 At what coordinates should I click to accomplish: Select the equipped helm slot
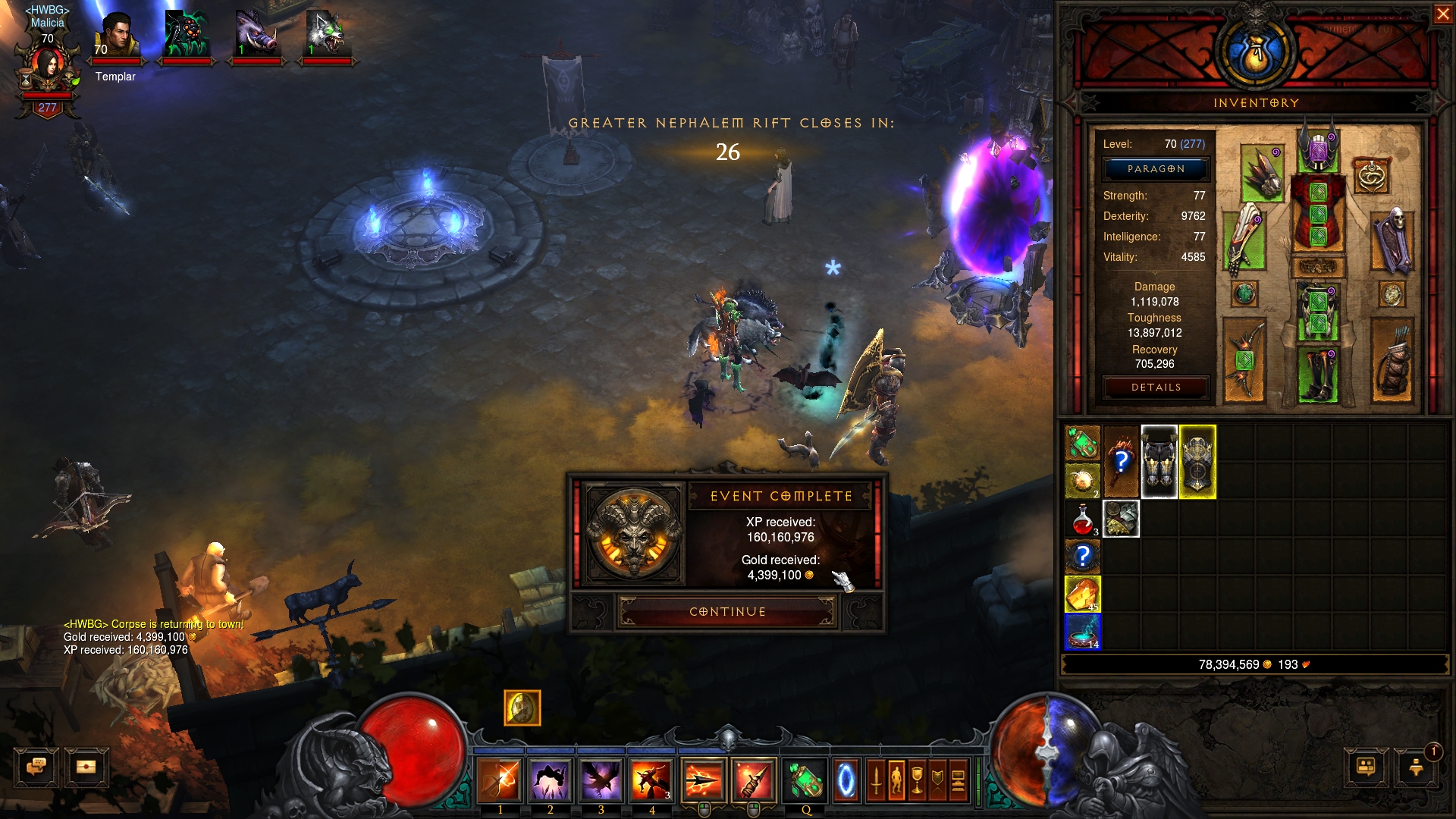click(x=1319, y=150)
